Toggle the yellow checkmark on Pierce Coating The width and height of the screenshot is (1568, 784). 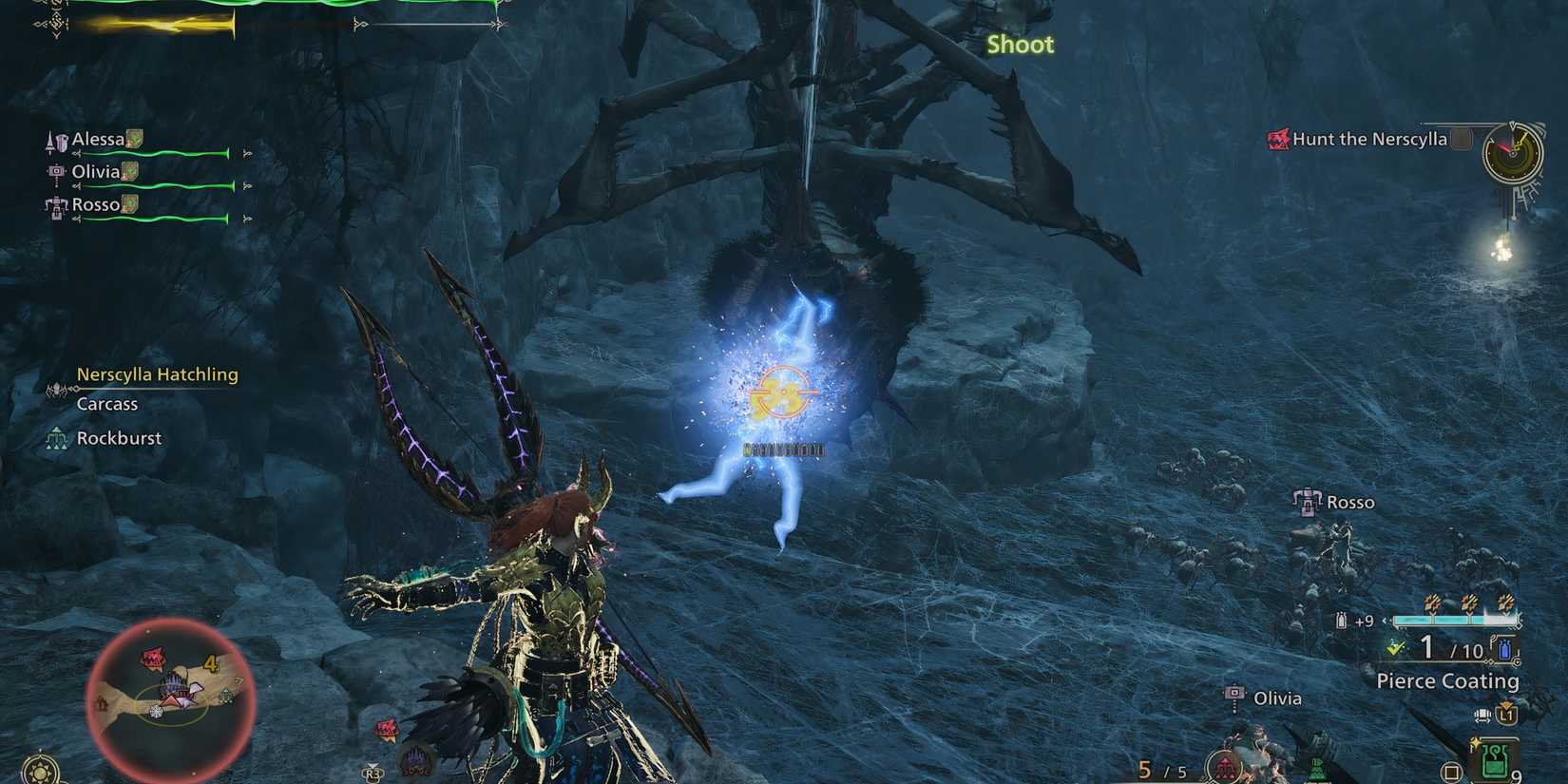tap(1395, 649)
